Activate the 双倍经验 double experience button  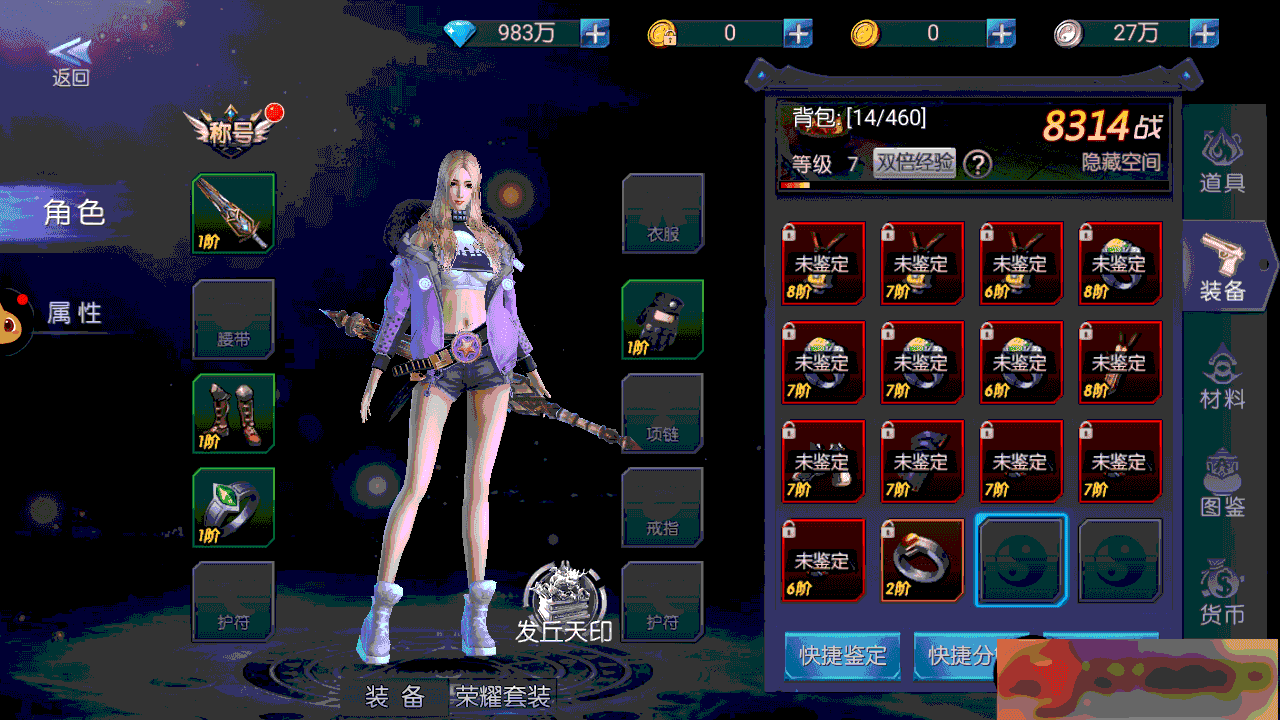click(914, 163)
